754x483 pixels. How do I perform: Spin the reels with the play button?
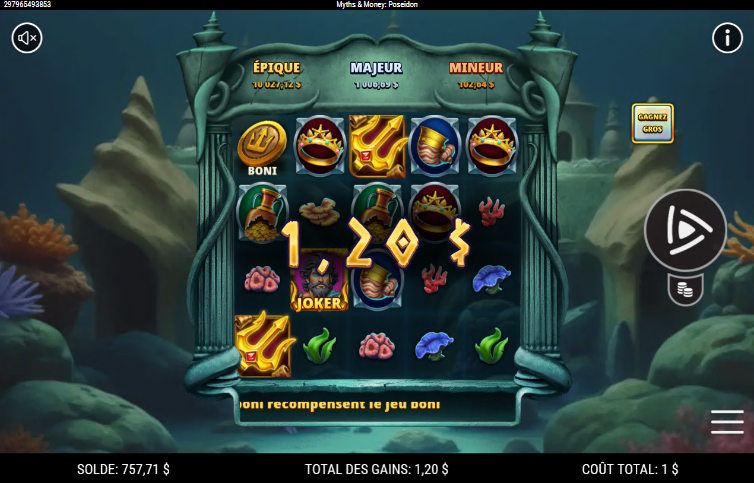(x=685, y=229)
